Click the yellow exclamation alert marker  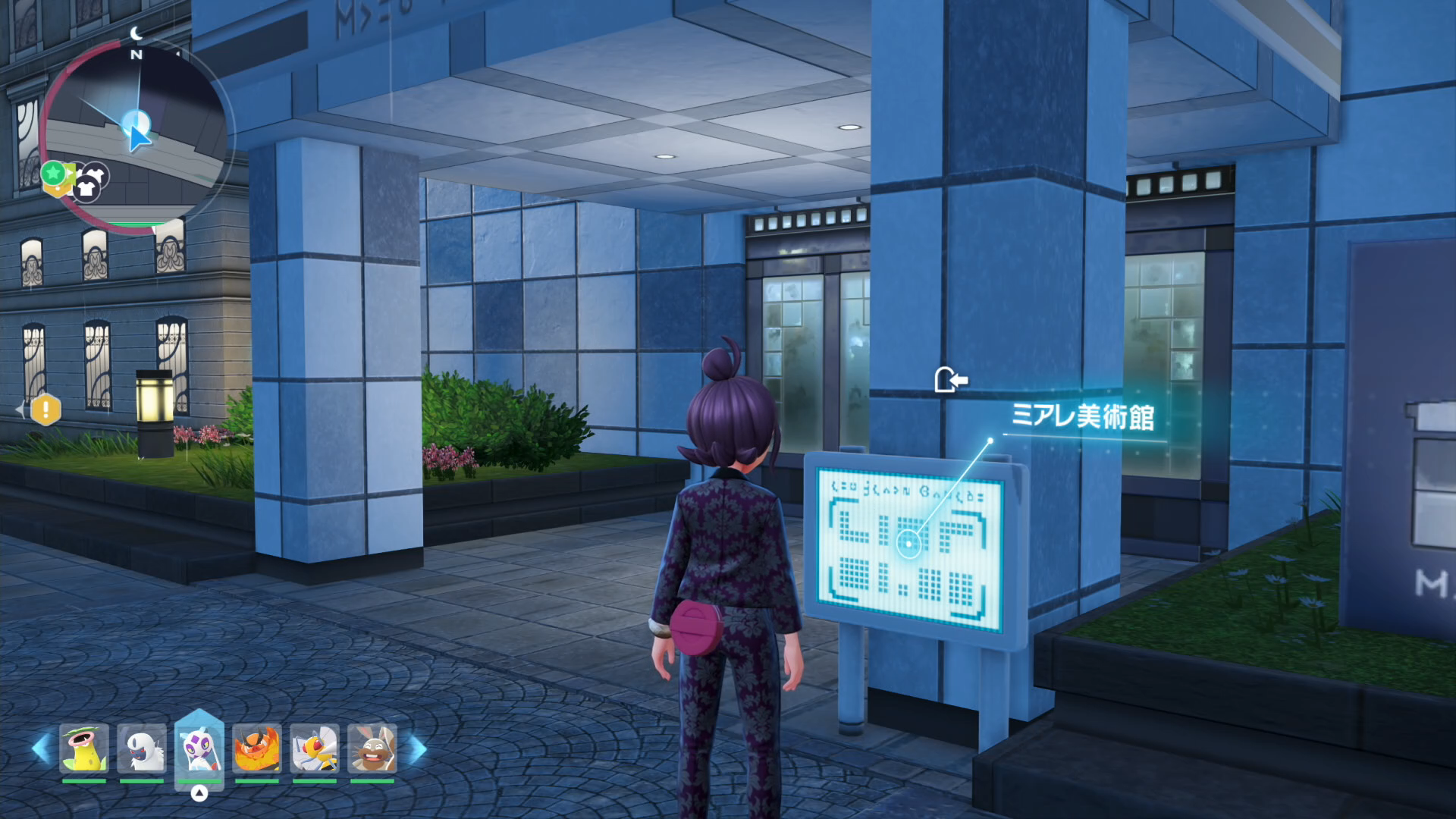[x=45, y=409]
